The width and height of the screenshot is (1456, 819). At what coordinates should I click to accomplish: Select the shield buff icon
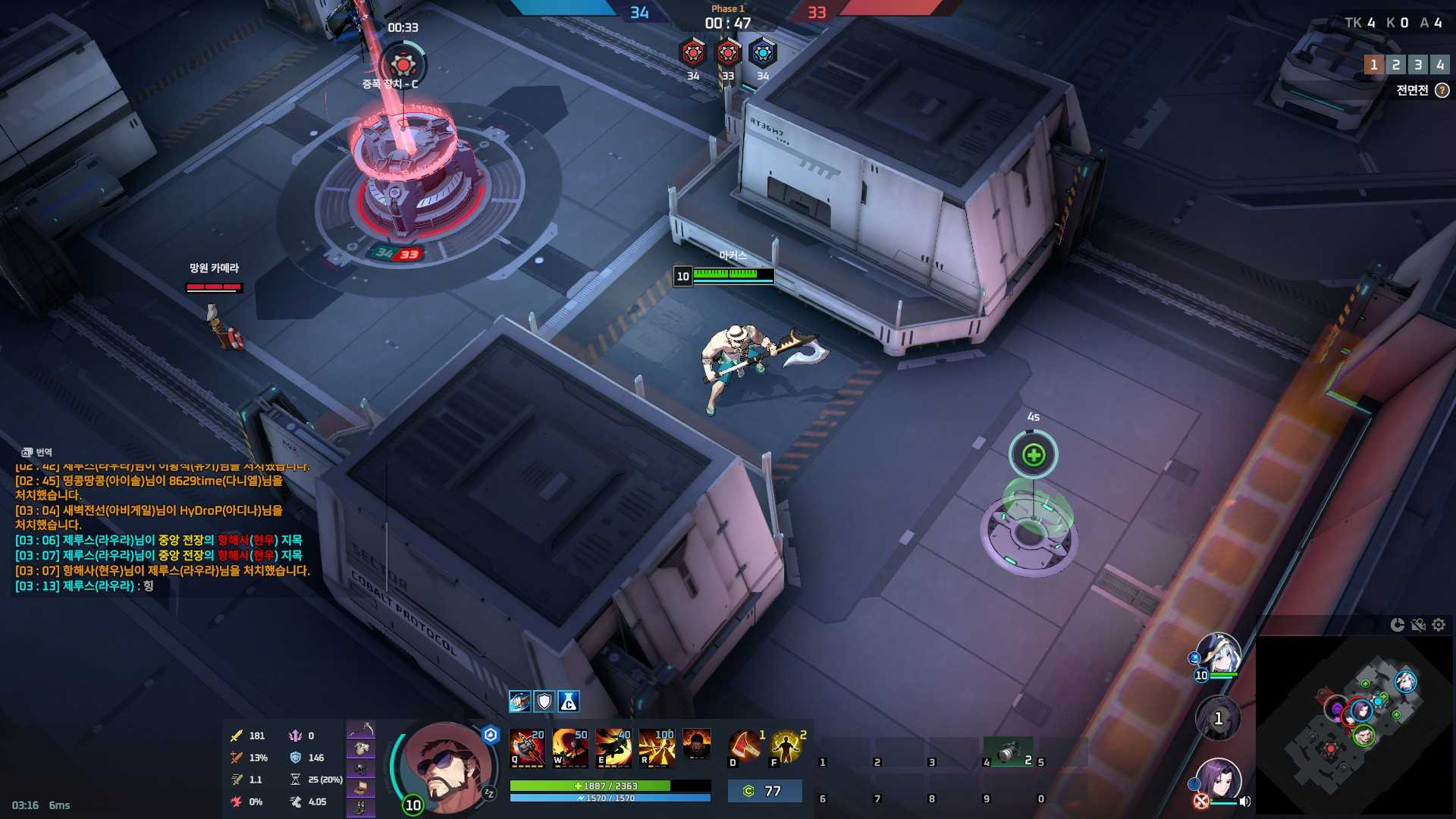pos(544,701)
